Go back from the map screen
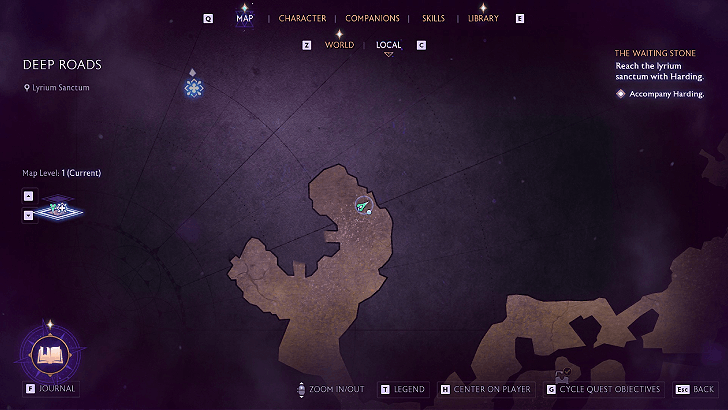 click(695, 389)
